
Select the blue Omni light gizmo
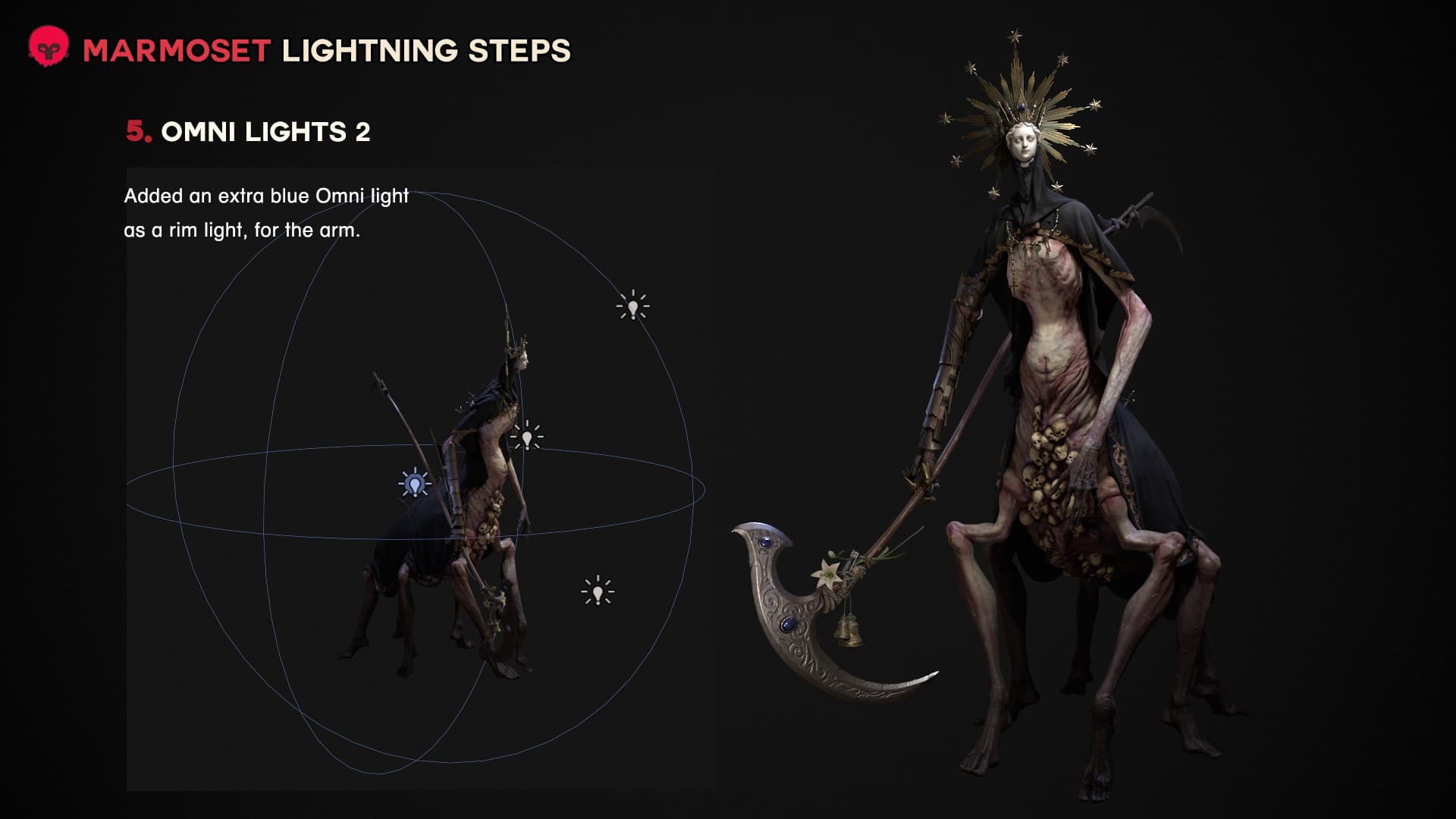pyautogui.click(x=414, y=483)
